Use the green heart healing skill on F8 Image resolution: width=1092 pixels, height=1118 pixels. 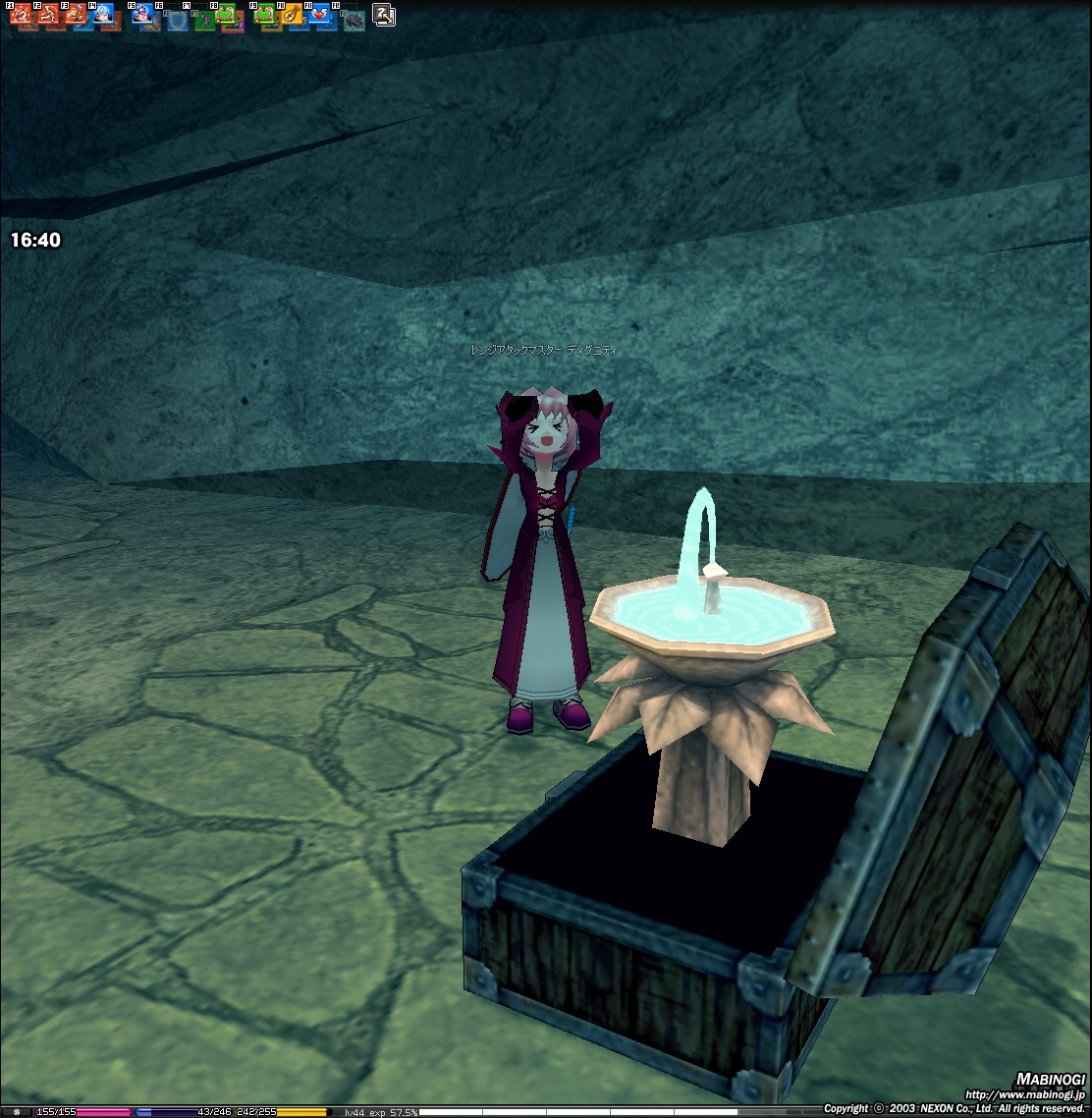[x=226, y=14]
